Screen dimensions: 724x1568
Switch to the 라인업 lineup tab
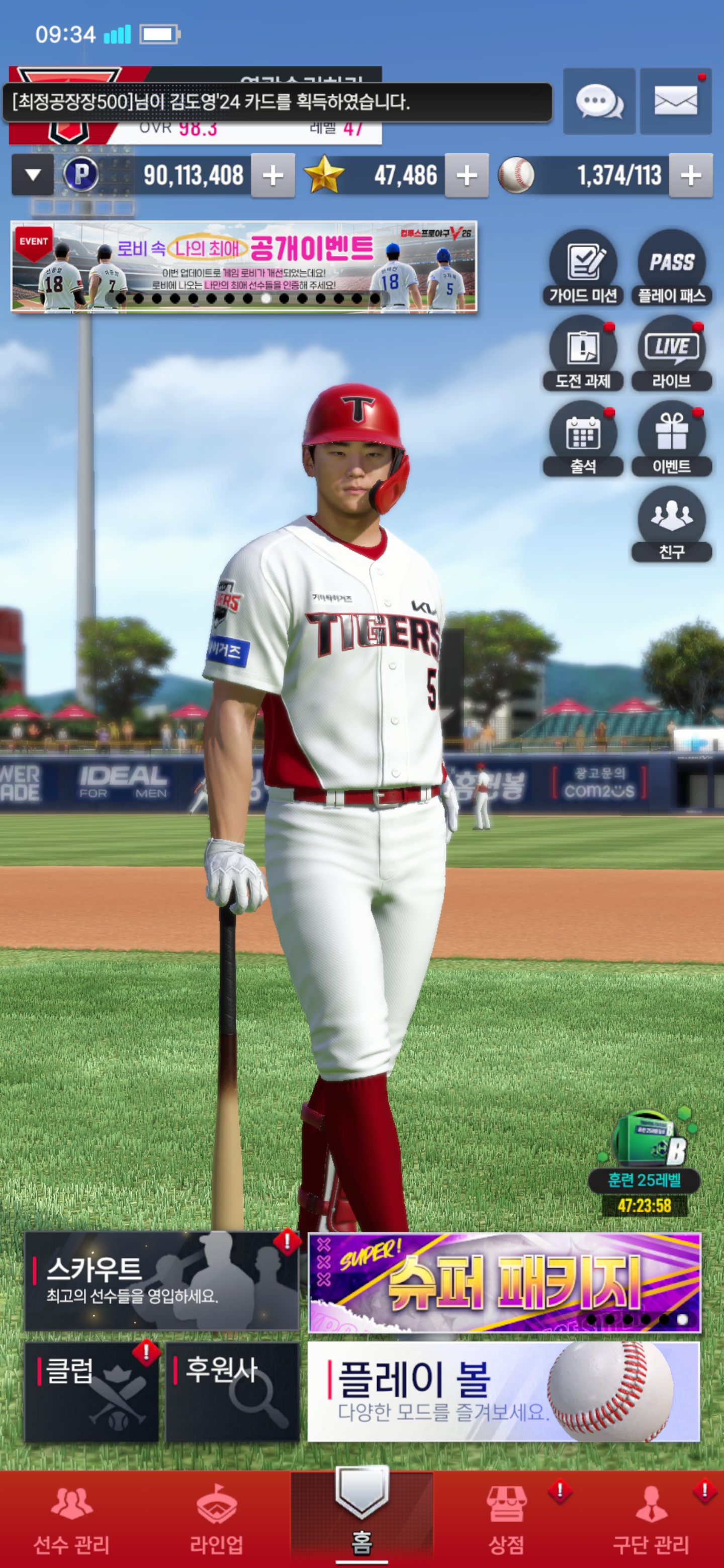coord(217,1519)
